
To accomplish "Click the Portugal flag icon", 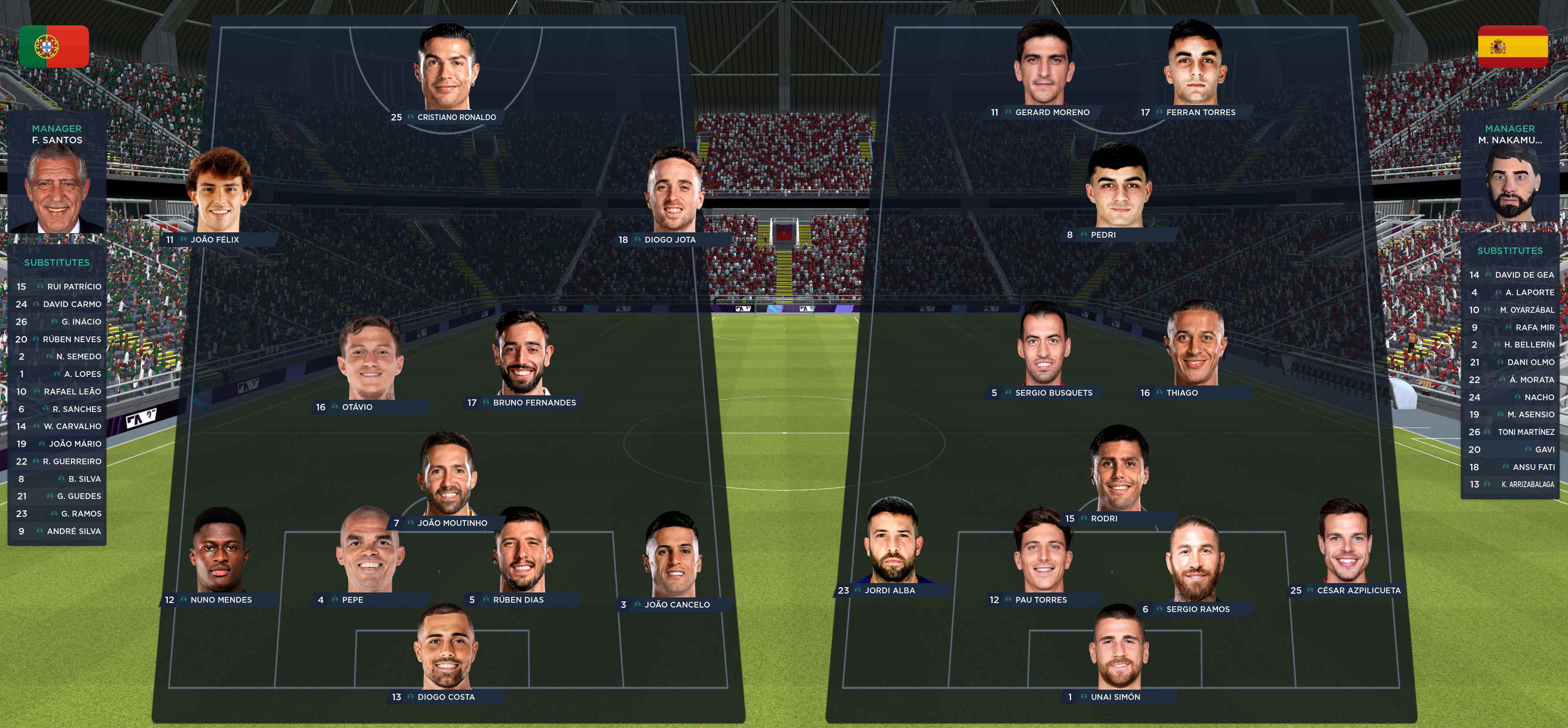I will pos(55,46).
